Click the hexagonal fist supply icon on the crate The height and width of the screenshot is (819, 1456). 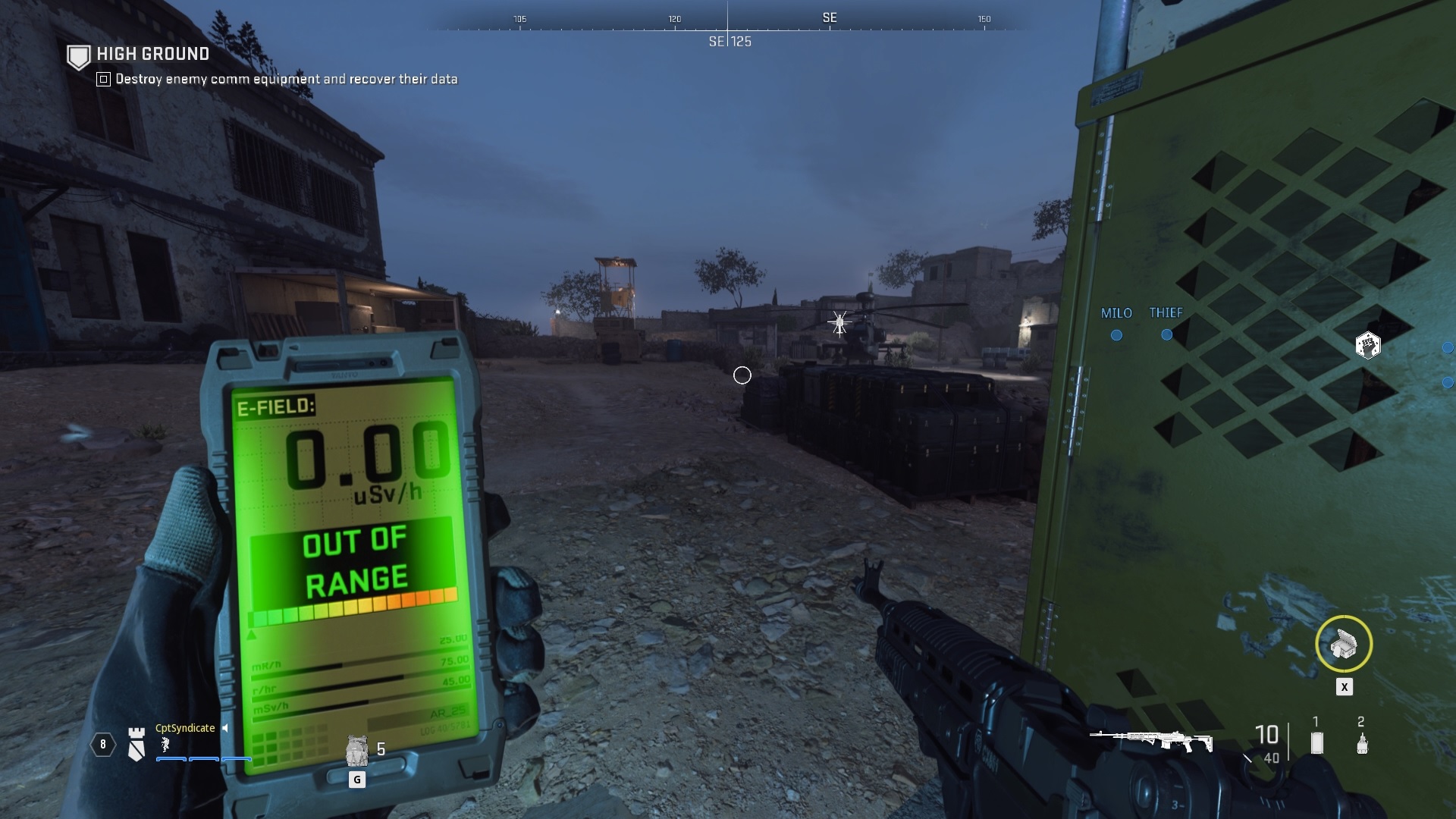[x=1369, y=346]
